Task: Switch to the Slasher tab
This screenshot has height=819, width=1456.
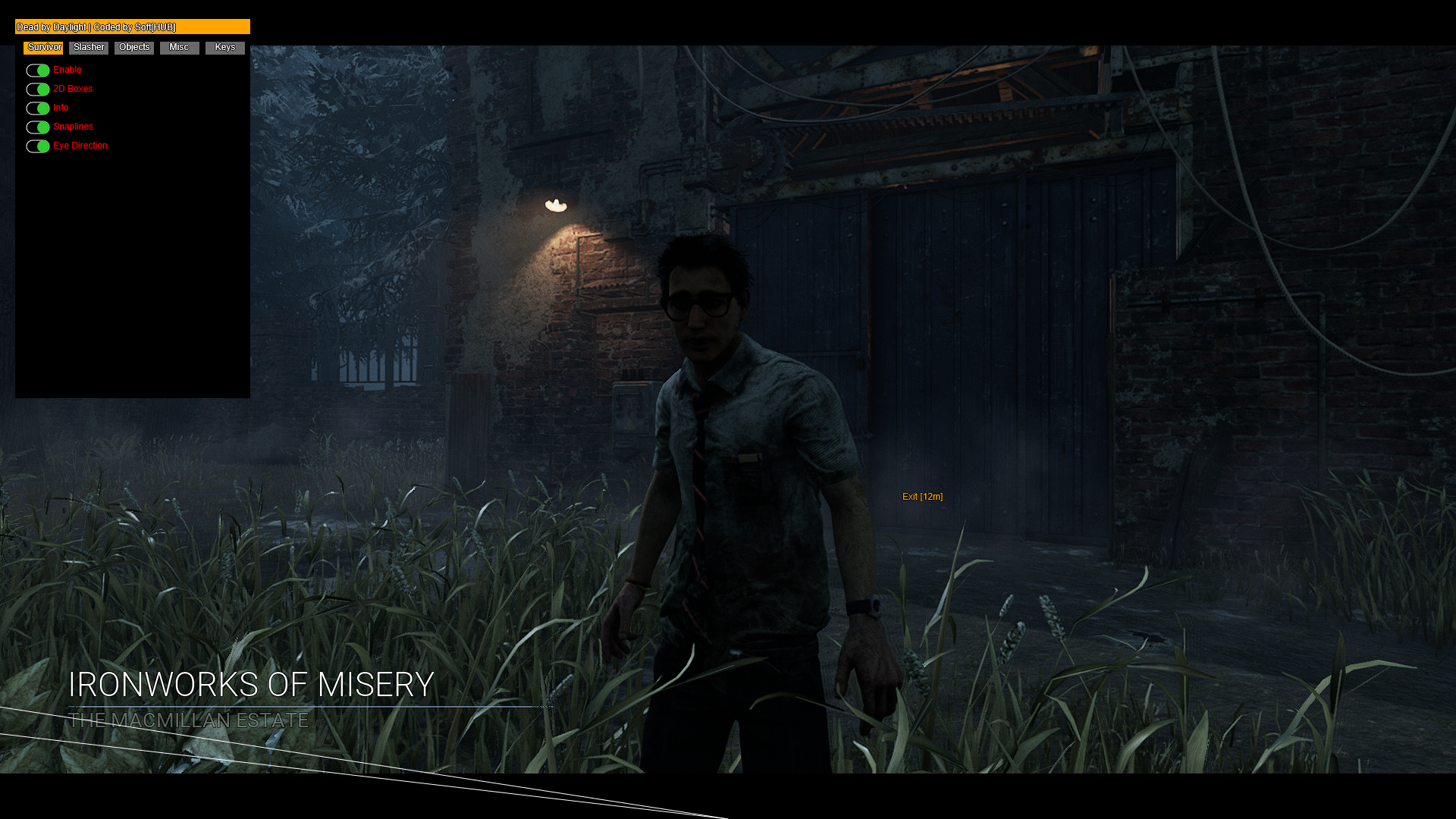Action: pyautogui.click(x=88, y=47)
